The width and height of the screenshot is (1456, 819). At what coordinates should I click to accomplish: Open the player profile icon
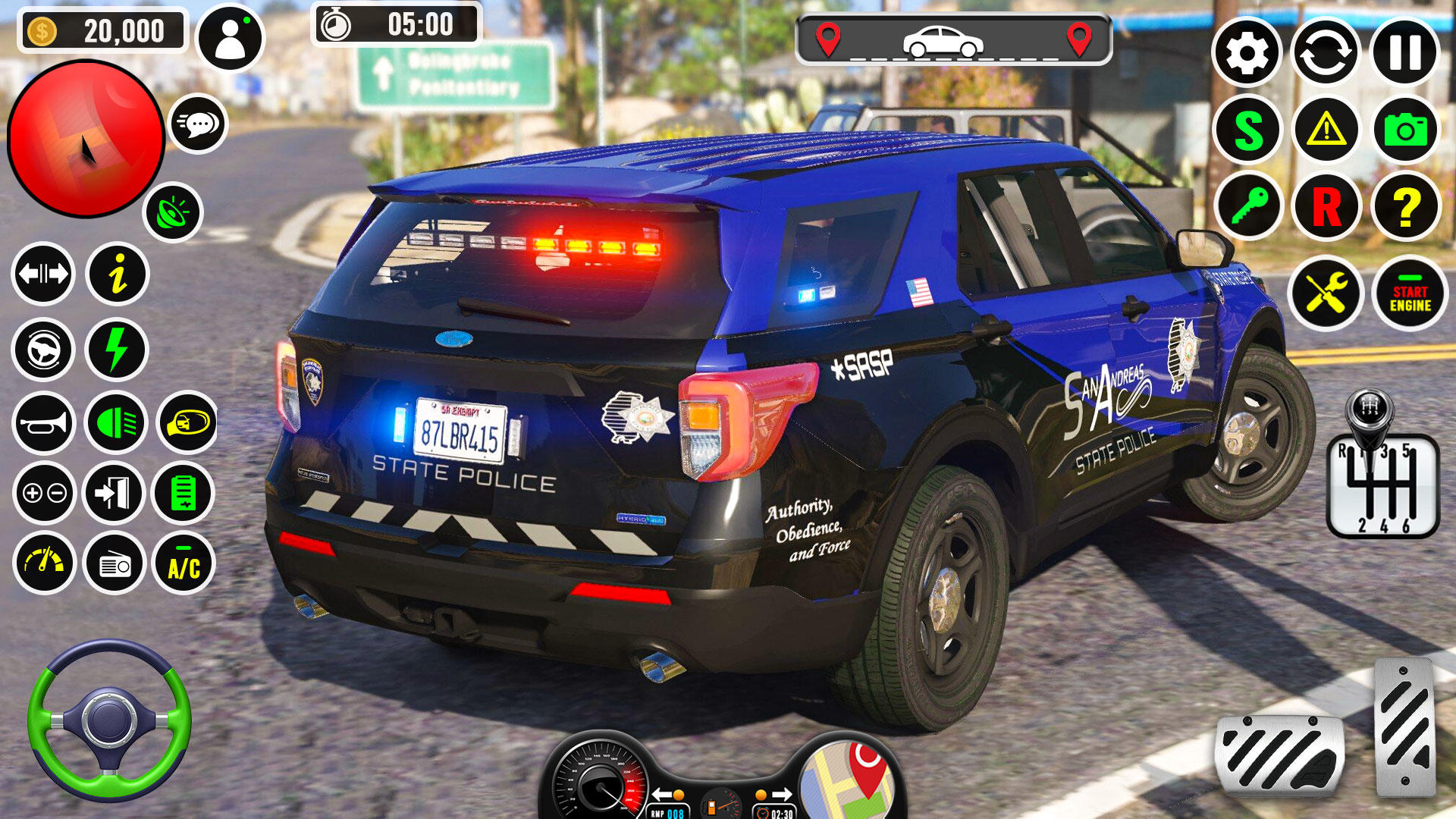click(231, 39)
